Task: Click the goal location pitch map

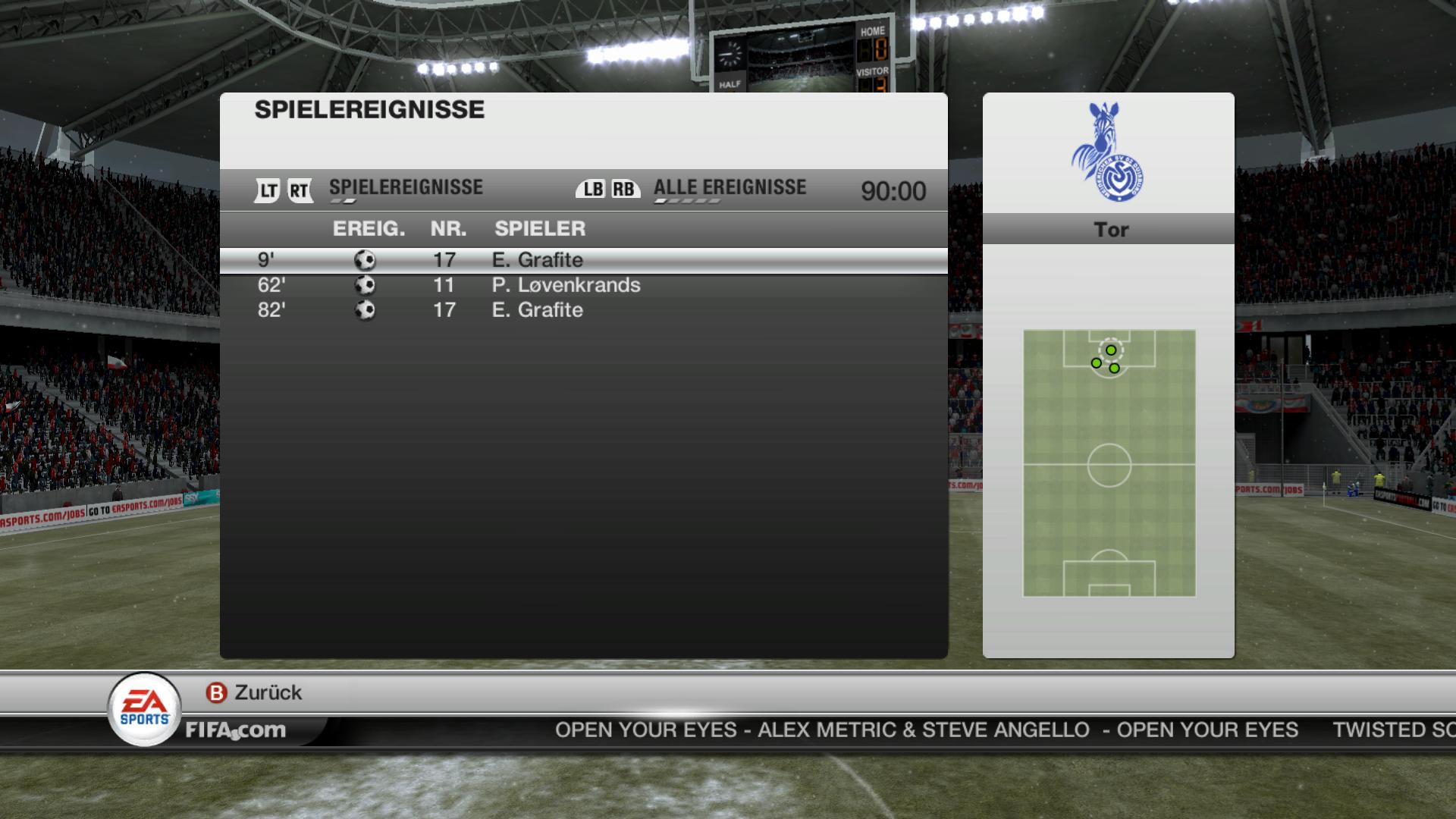Action: coord(1109,463)
